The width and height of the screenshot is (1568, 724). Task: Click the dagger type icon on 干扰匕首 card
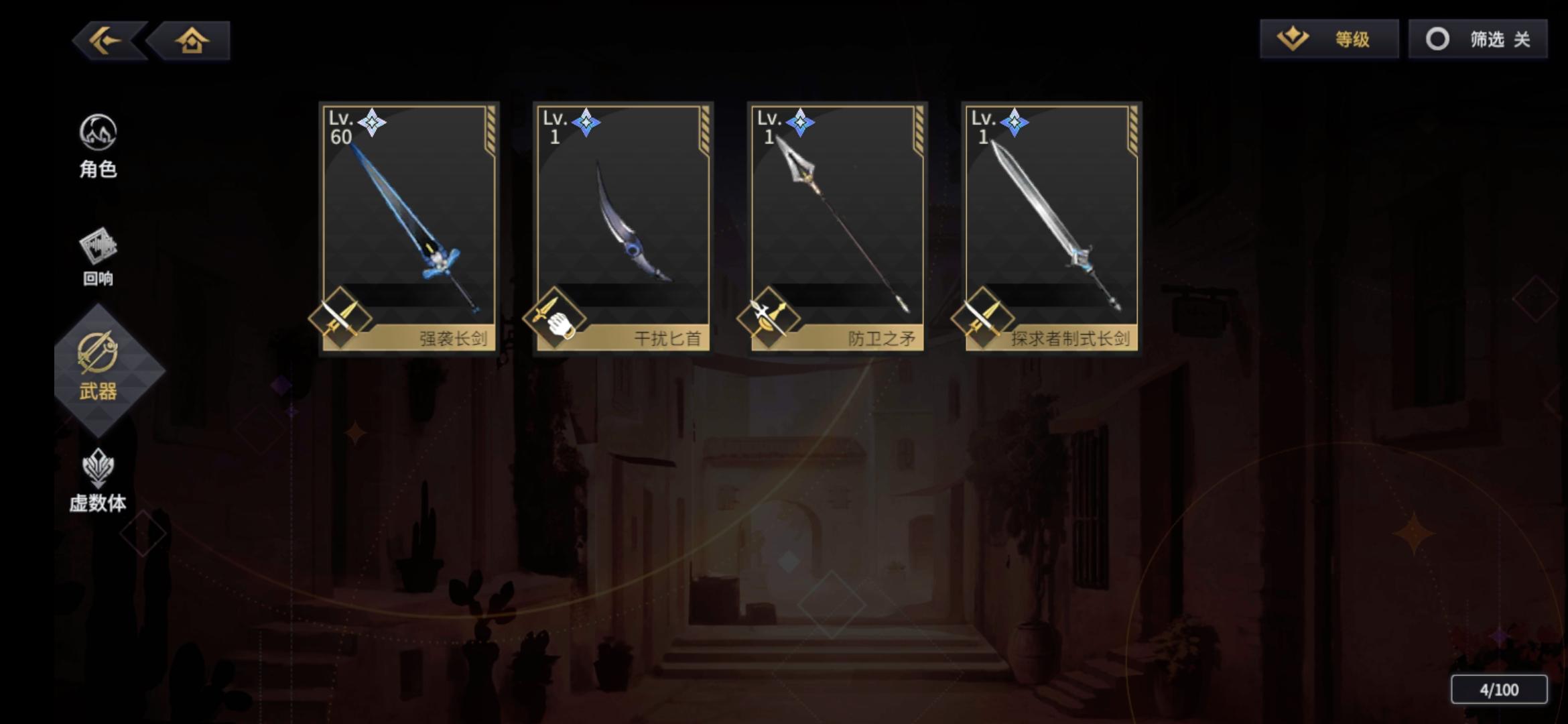556,316
